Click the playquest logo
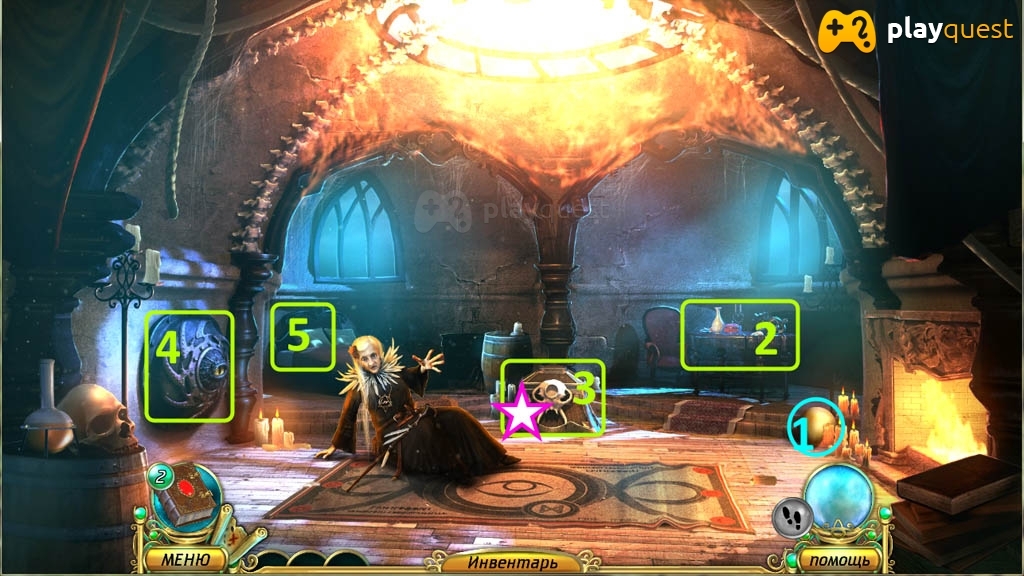The width and height of the screenshot is (1024, 576). (x=917, y=31)
